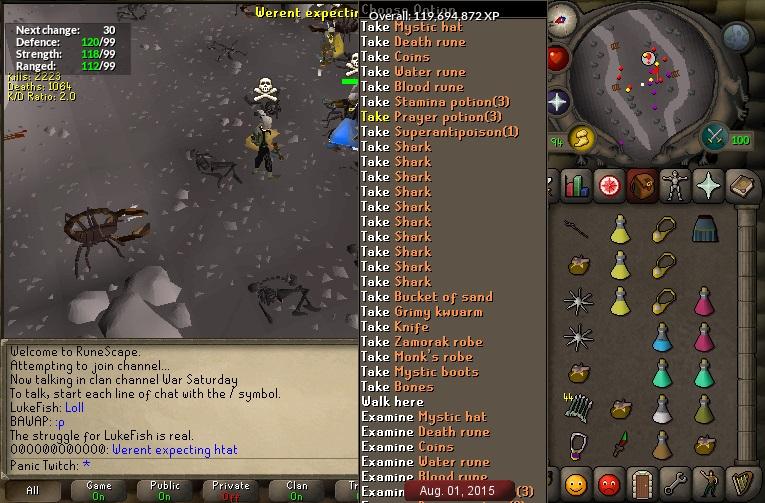Image resolution: width=765 pixels, height=503 pixels.
Task: Take the Grimy kwuarm
Action: 421,312
